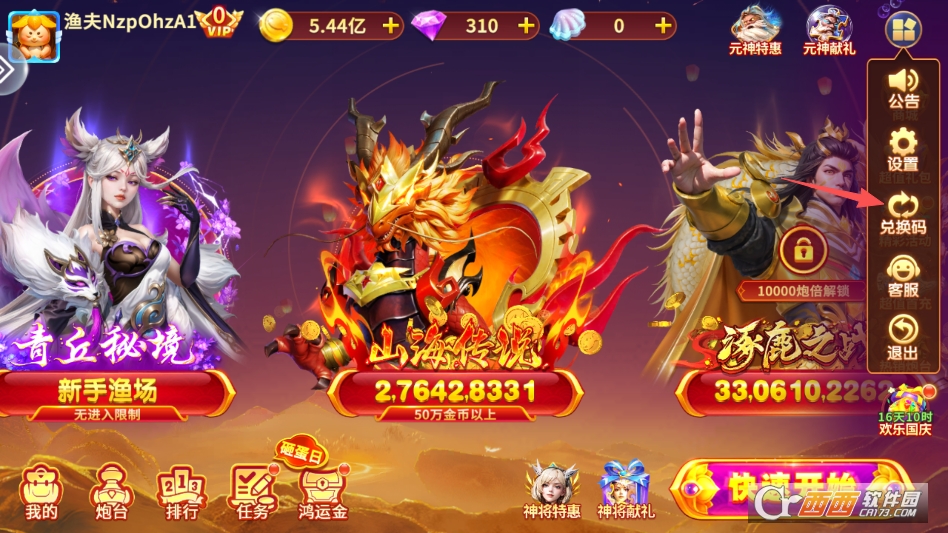948x533 pixels.
Task: Open the 设置 settings menu
Action: coord(903,148)
